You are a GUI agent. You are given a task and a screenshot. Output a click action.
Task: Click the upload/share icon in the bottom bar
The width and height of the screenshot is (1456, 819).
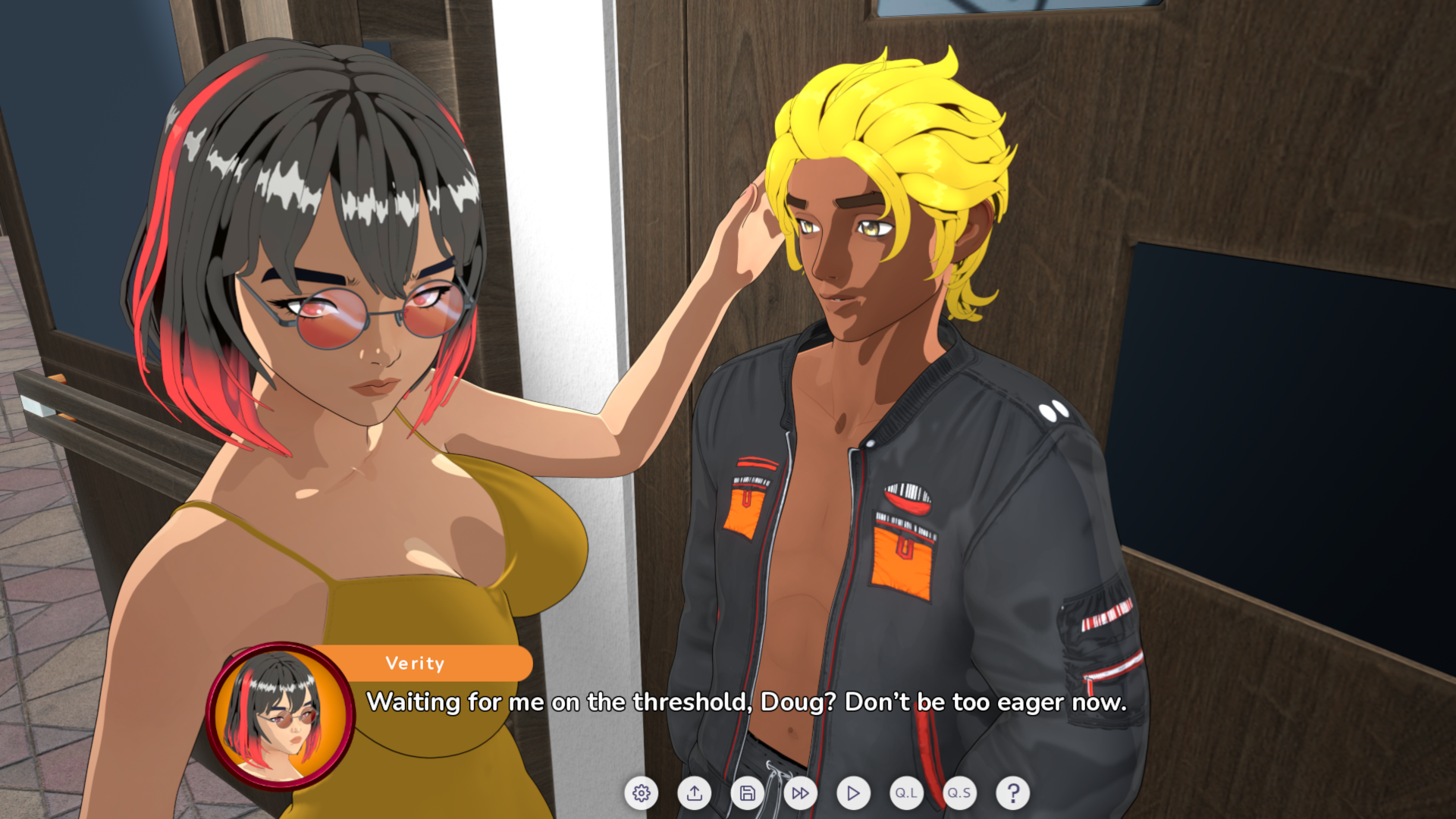695,794
